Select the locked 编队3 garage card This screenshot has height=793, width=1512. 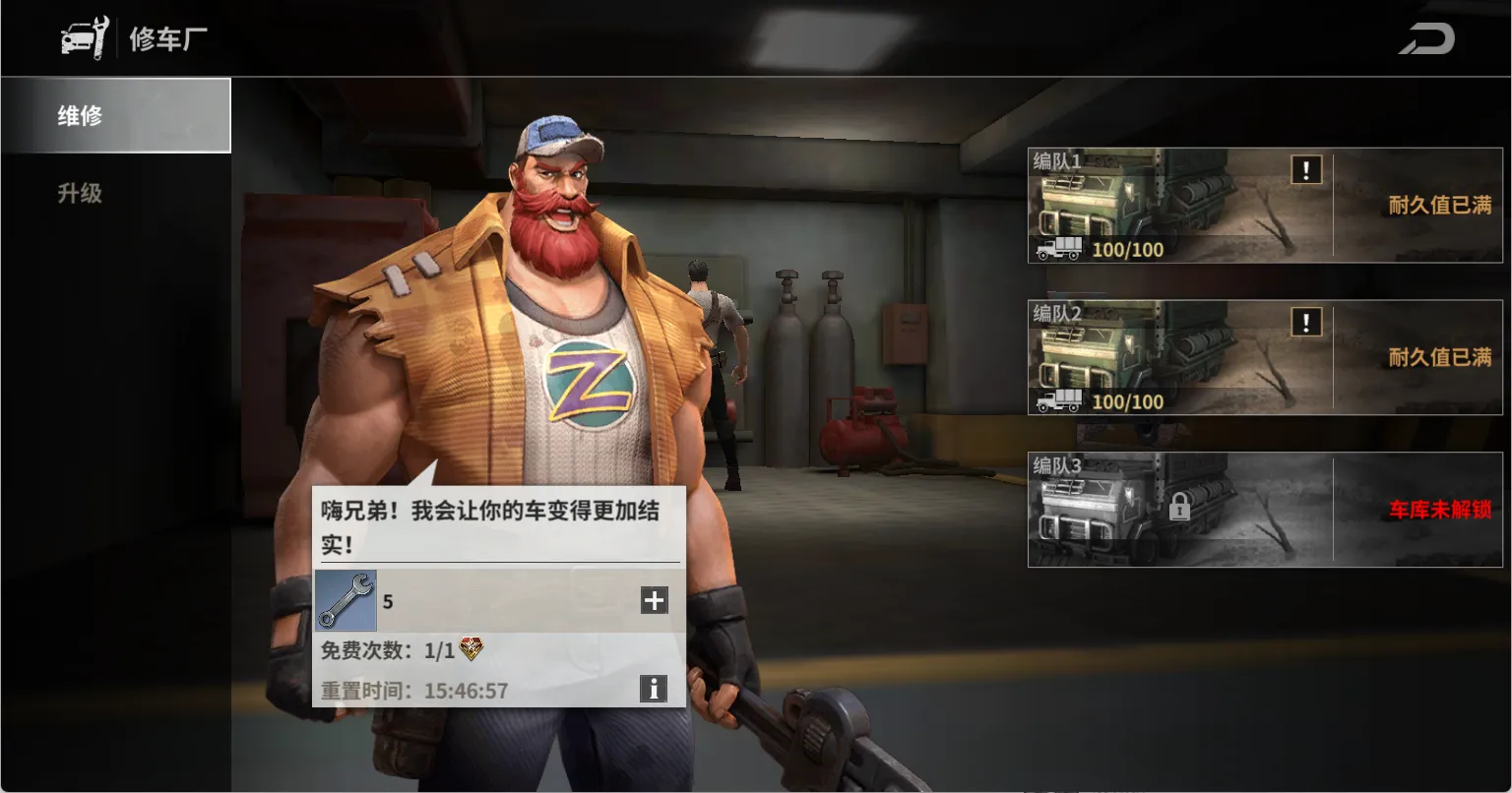(1265, 510)
